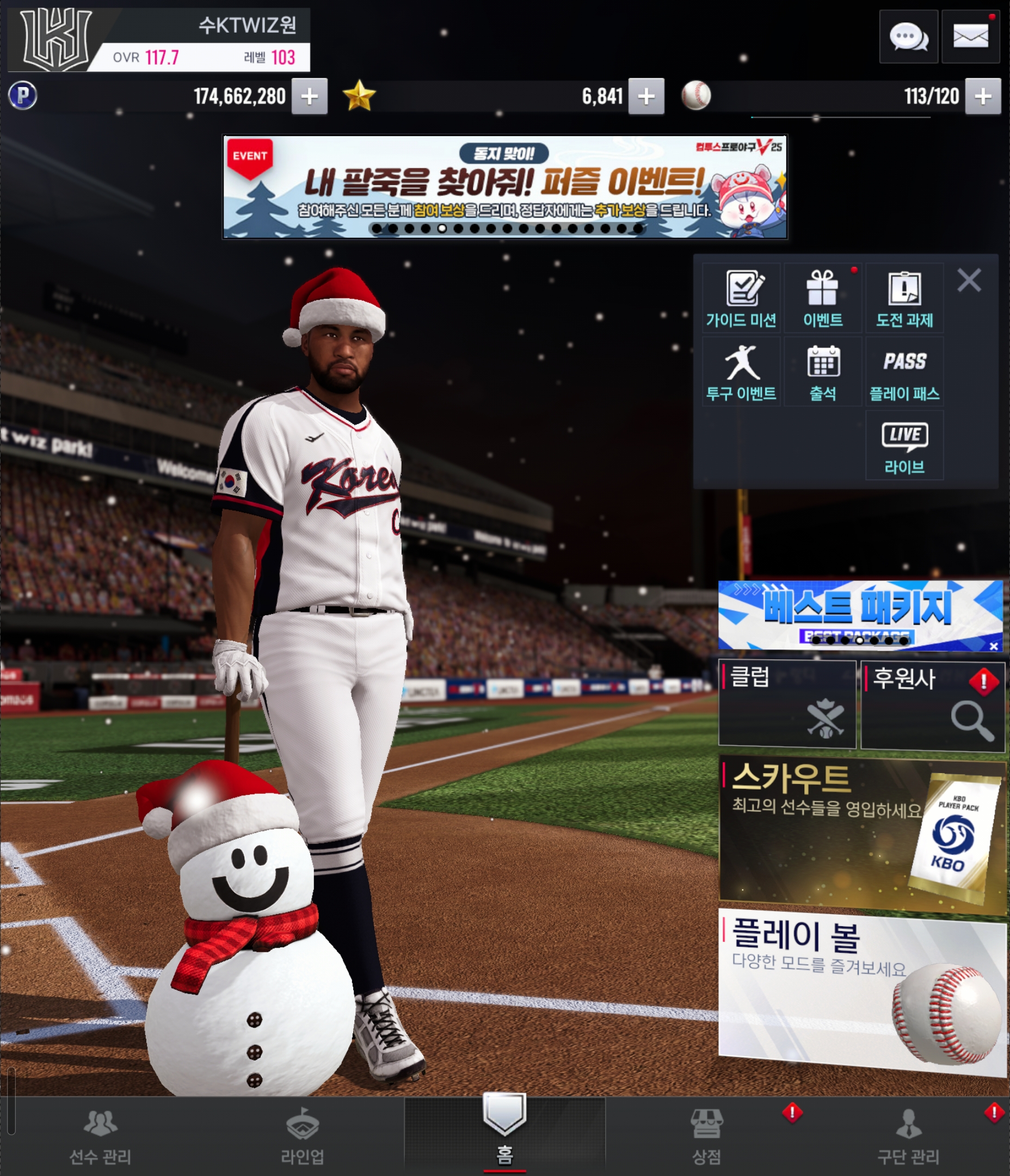This screenshot has height=1176, width=1010.
Task: Open the 출석 attendance calendar
Action: [823, 371]
